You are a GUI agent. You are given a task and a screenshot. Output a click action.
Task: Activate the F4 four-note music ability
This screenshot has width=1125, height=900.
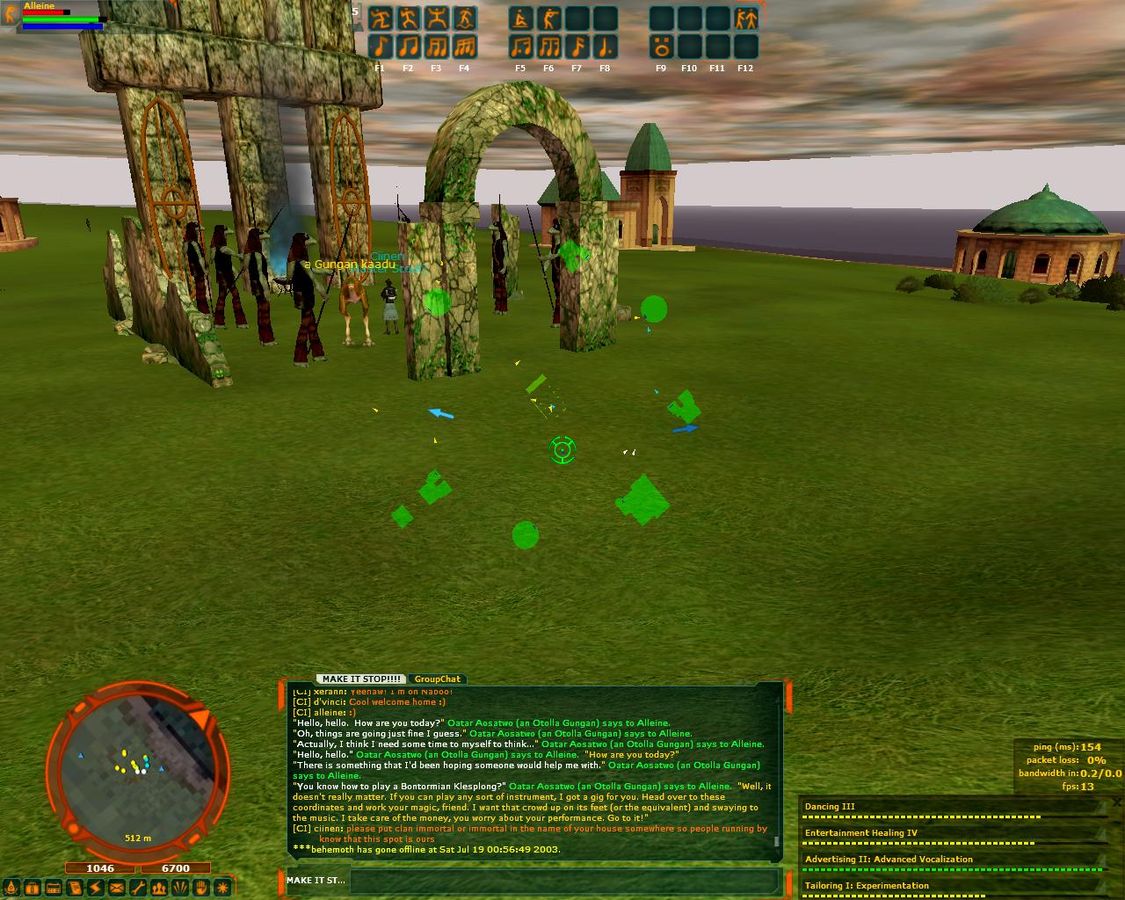[464, 46]
